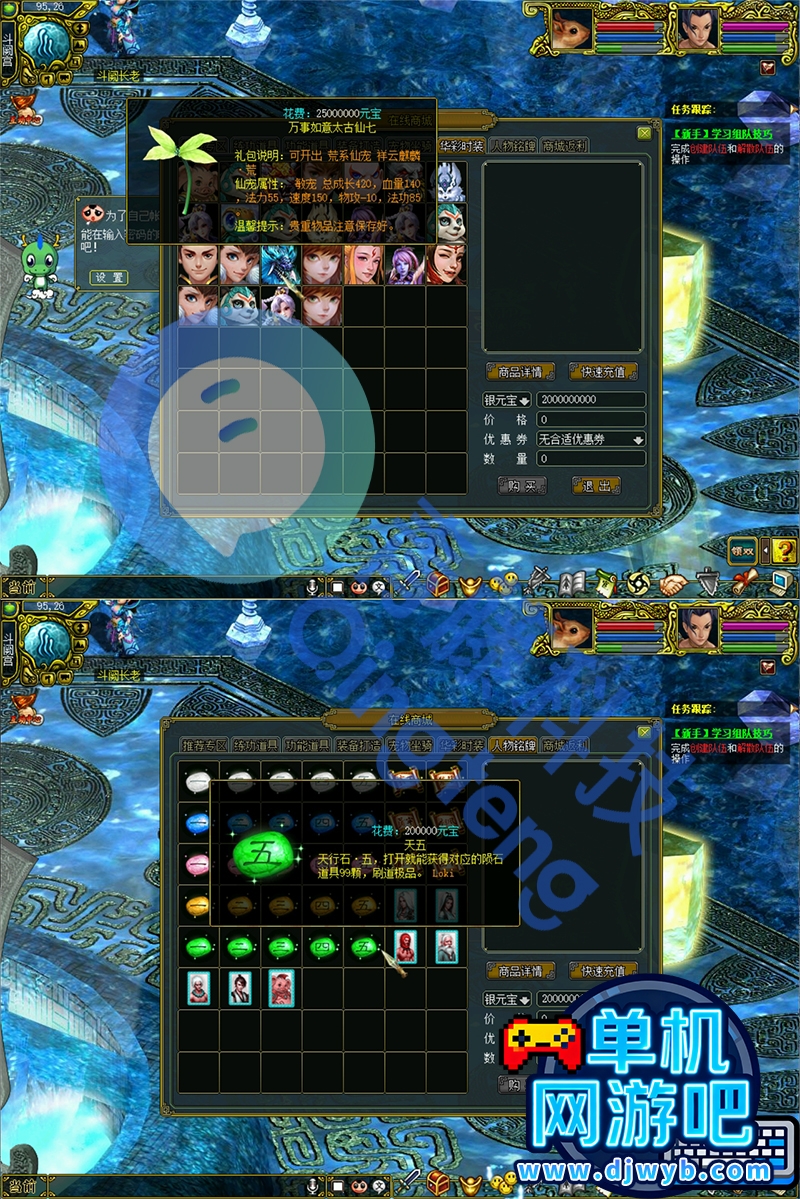Open the 练功道具 shop tab

coord(256,745)
